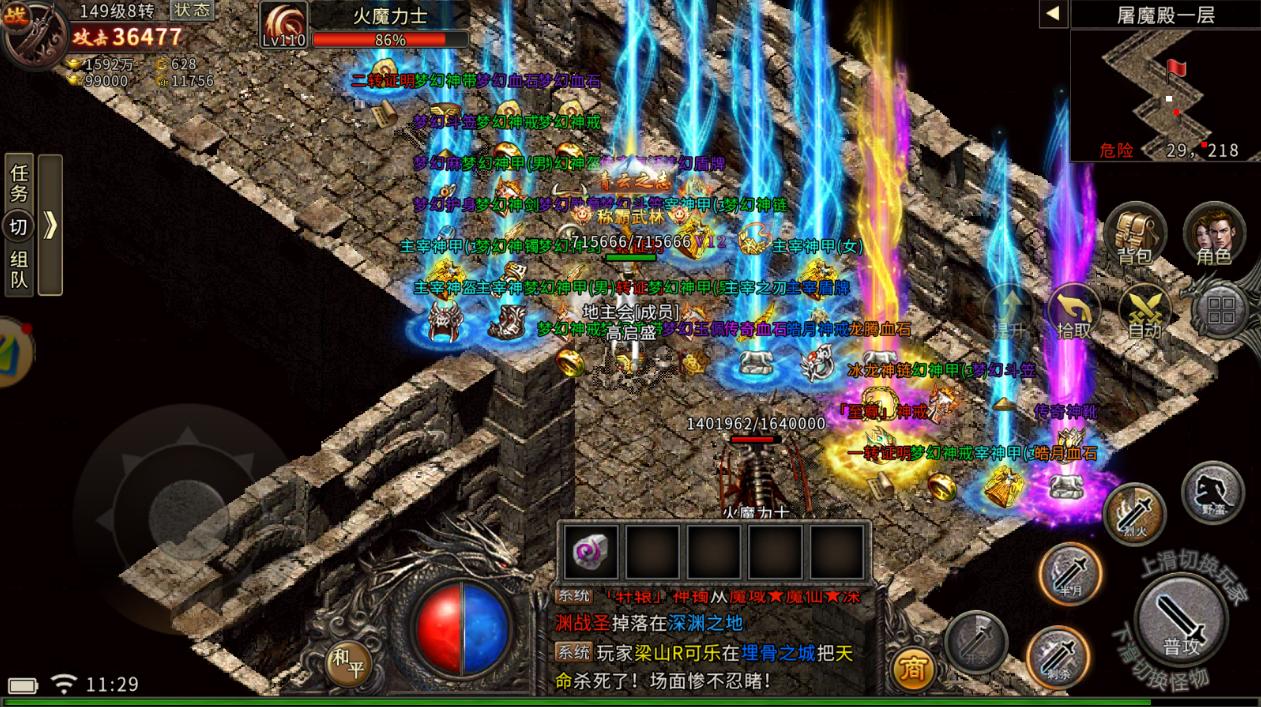Open the minimap of 屠魔殿一层

pos(1164,94)
